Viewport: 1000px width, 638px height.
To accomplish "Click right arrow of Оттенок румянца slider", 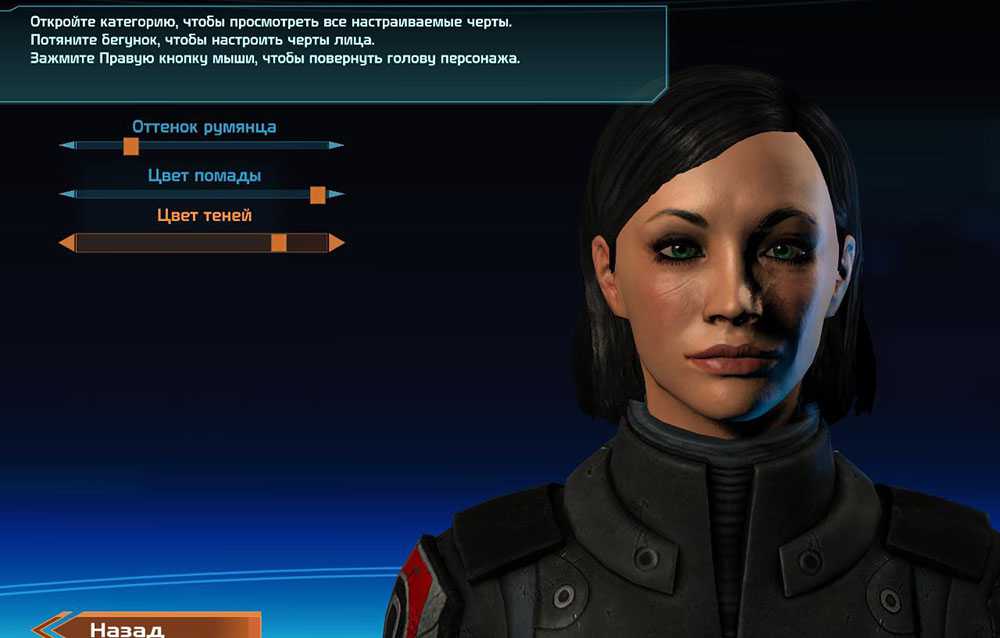I will pos(336,146).
